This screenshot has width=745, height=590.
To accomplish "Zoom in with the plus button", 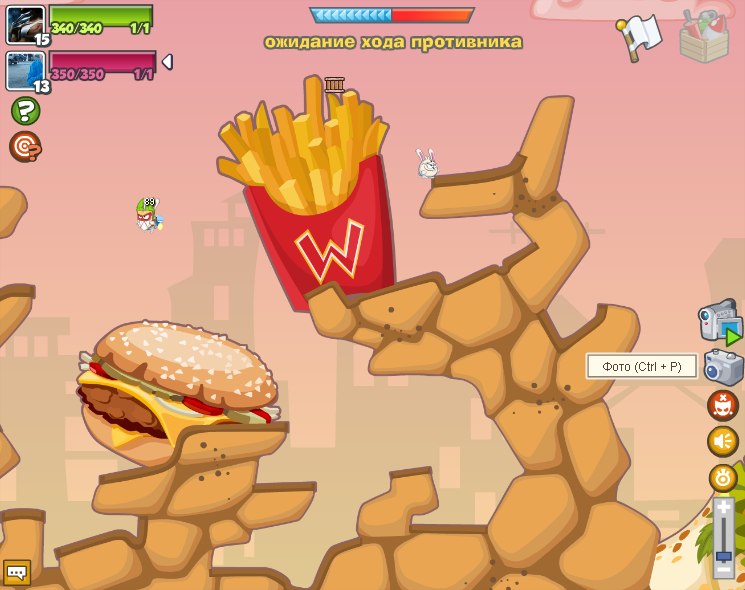I will (723, 508).
